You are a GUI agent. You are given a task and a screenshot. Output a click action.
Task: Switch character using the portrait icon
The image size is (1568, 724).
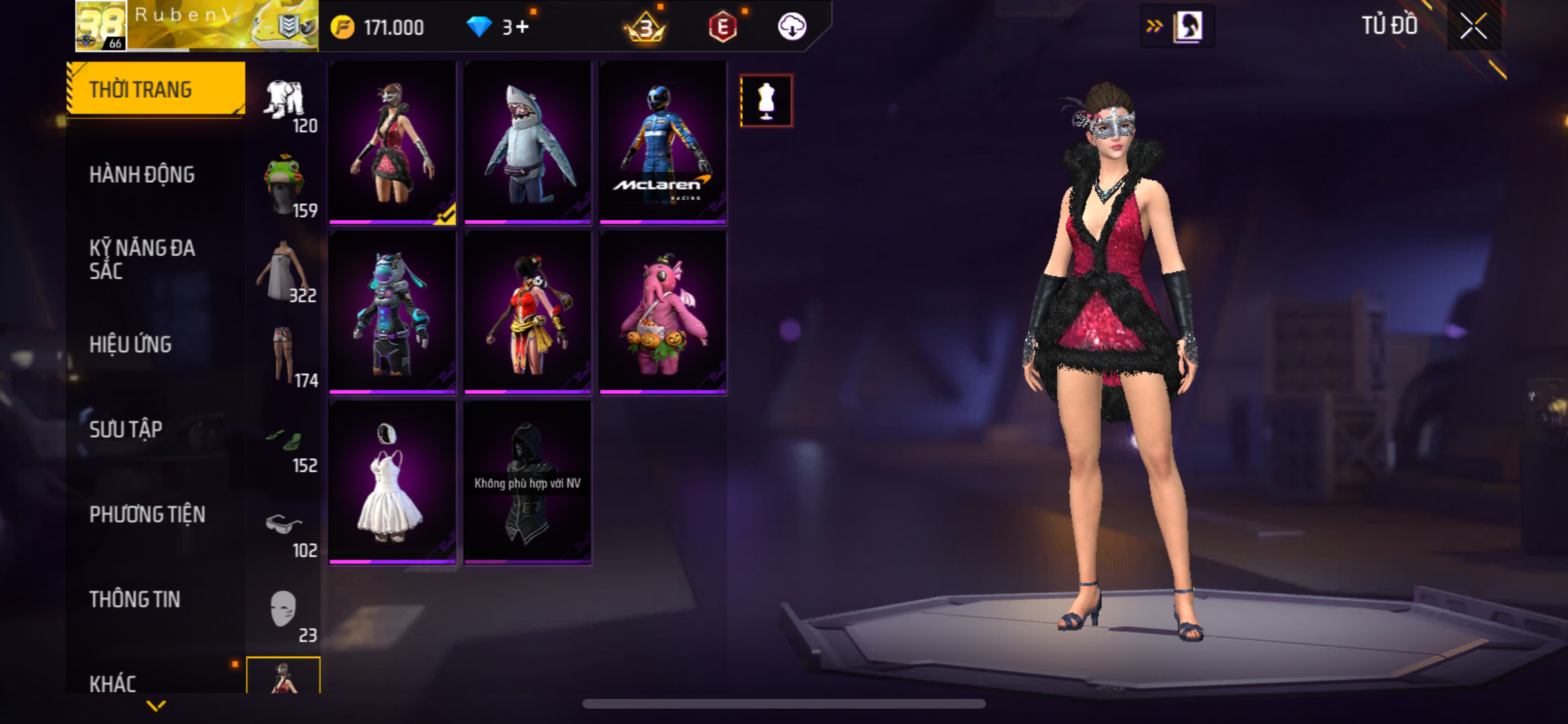[x=1188, y=27]
